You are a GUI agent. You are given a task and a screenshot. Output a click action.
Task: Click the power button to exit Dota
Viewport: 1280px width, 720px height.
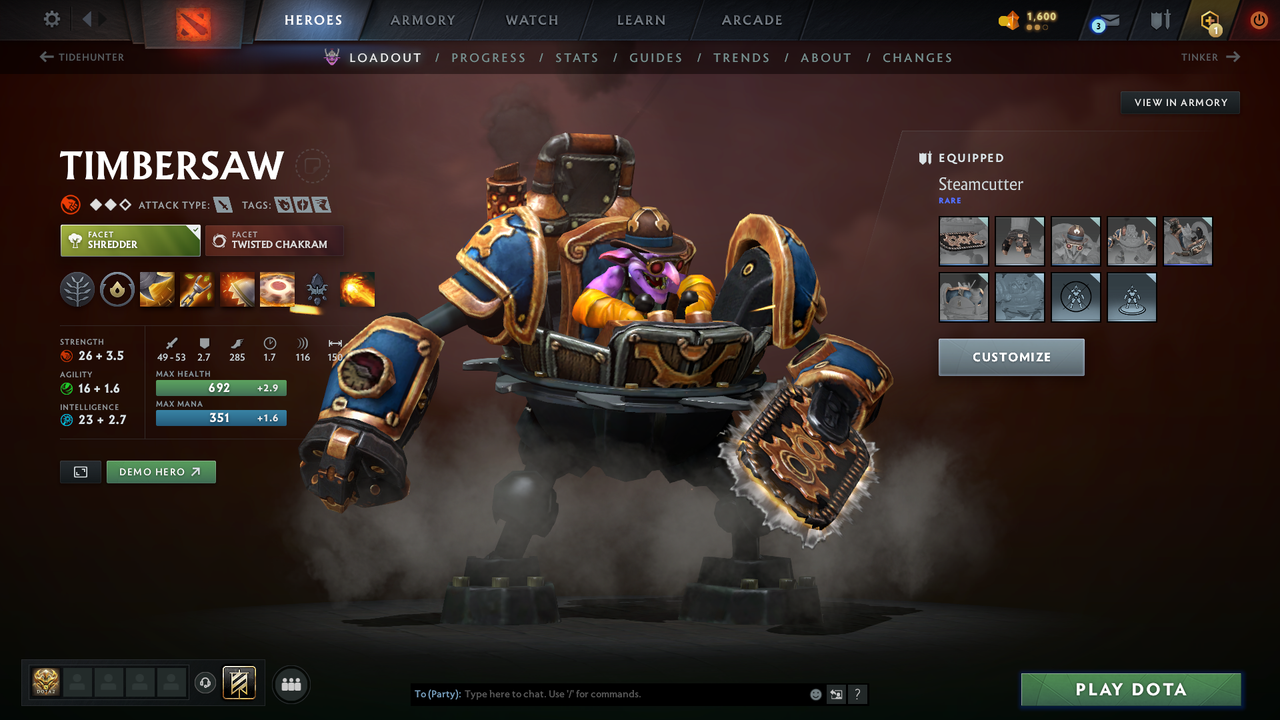[x=1258, y=19]
